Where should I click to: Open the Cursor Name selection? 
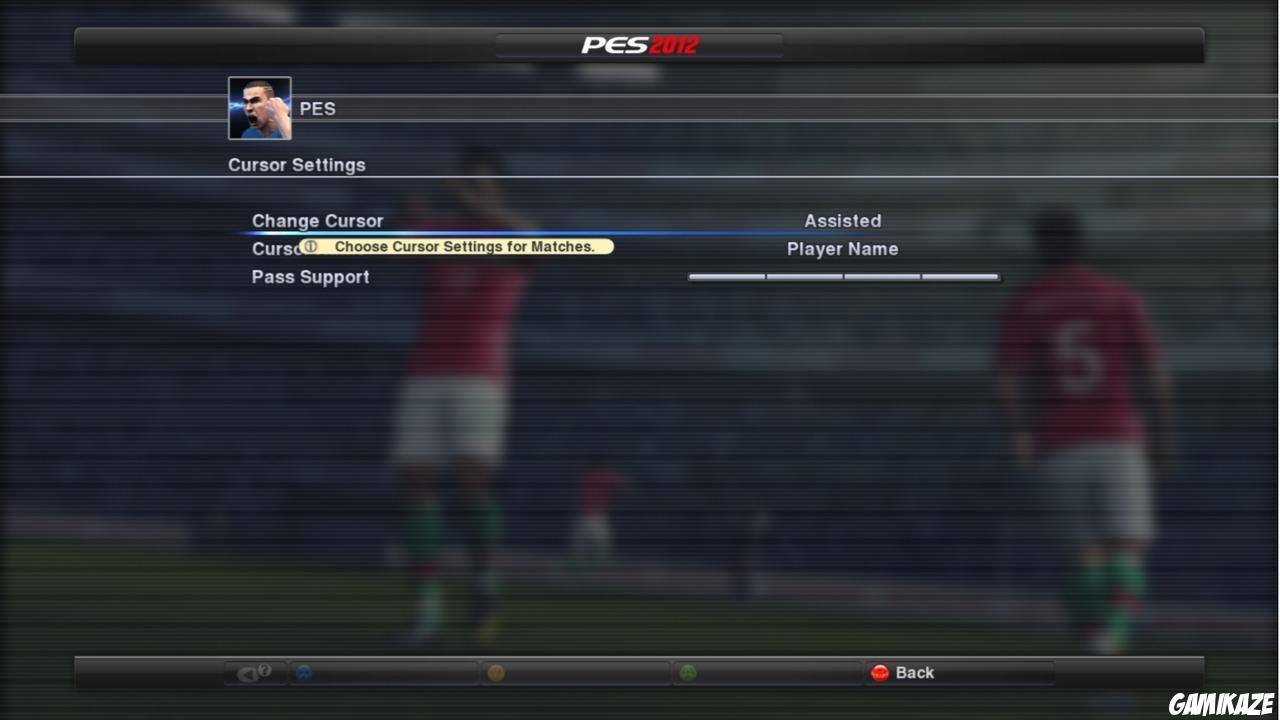(x=270, y=249)
